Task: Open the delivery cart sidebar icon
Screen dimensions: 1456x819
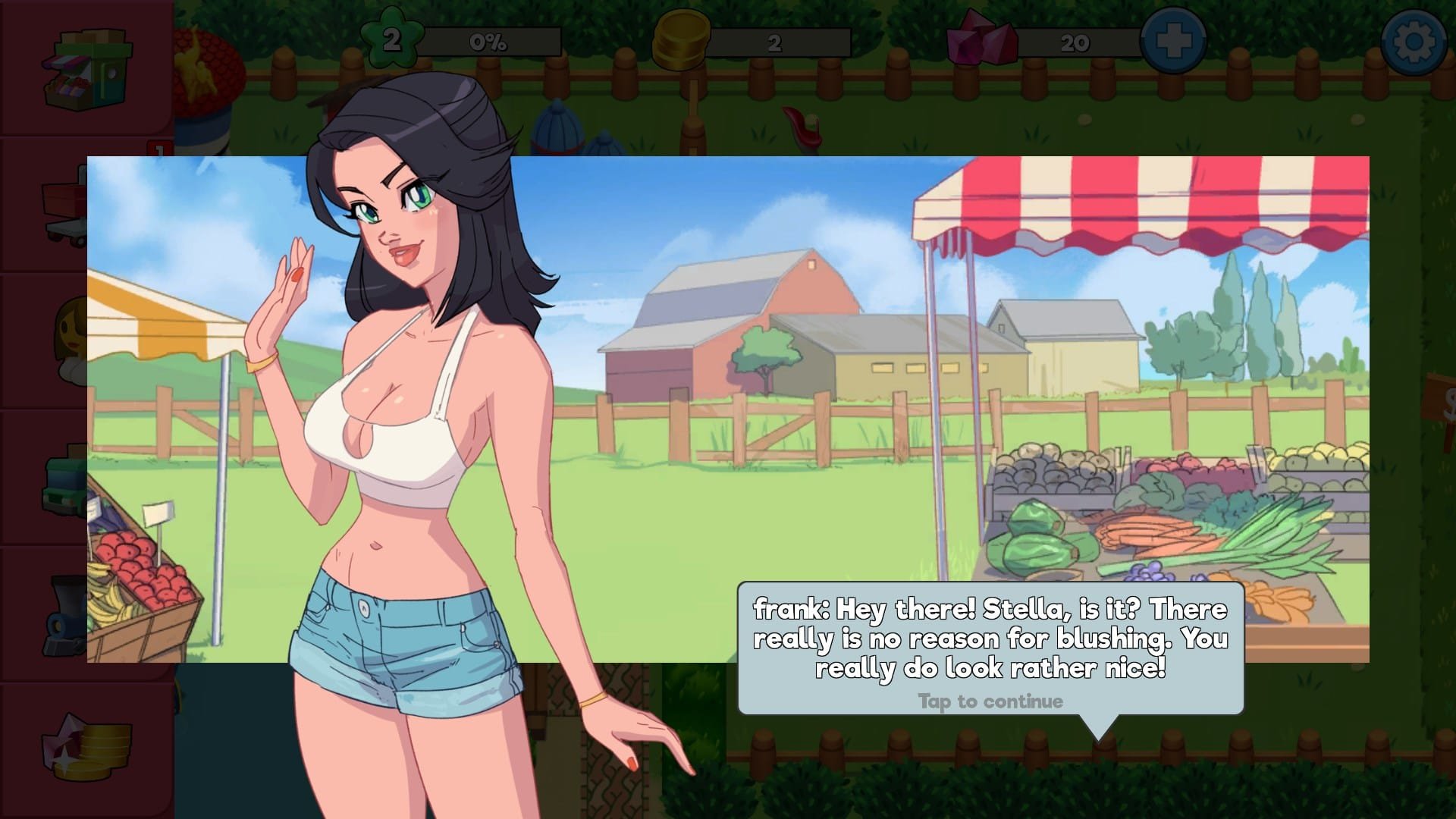Action: [65, 205]
